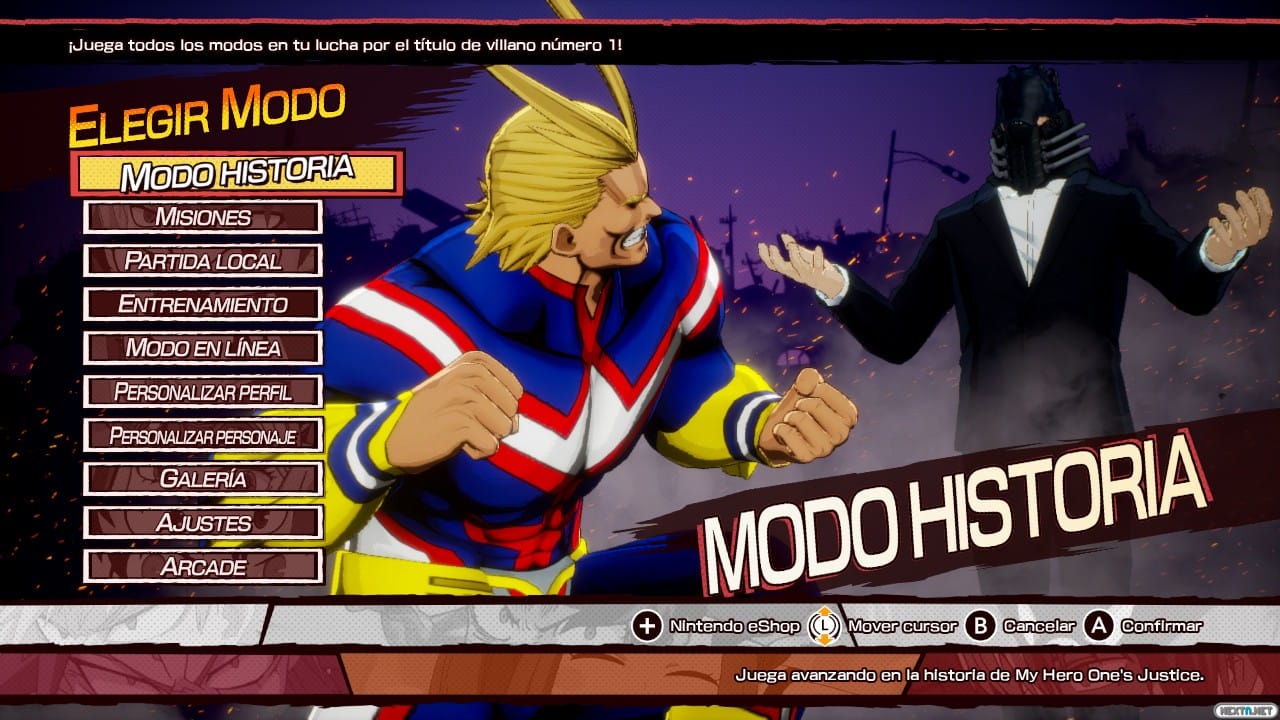Open the Galería entry
Image resolution: width=1280 pixels, height=720 pixels.
click(x=203, y=479)
